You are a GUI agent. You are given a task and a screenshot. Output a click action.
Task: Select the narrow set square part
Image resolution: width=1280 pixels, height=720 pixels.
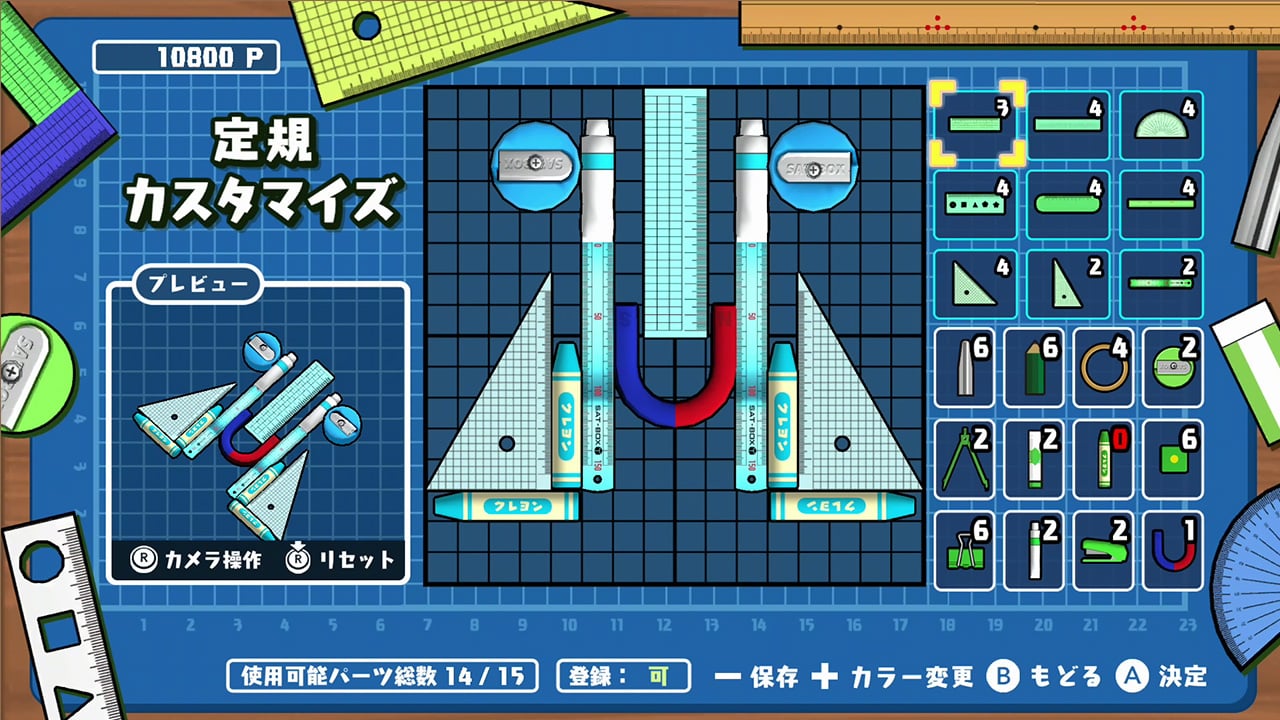1068,284
